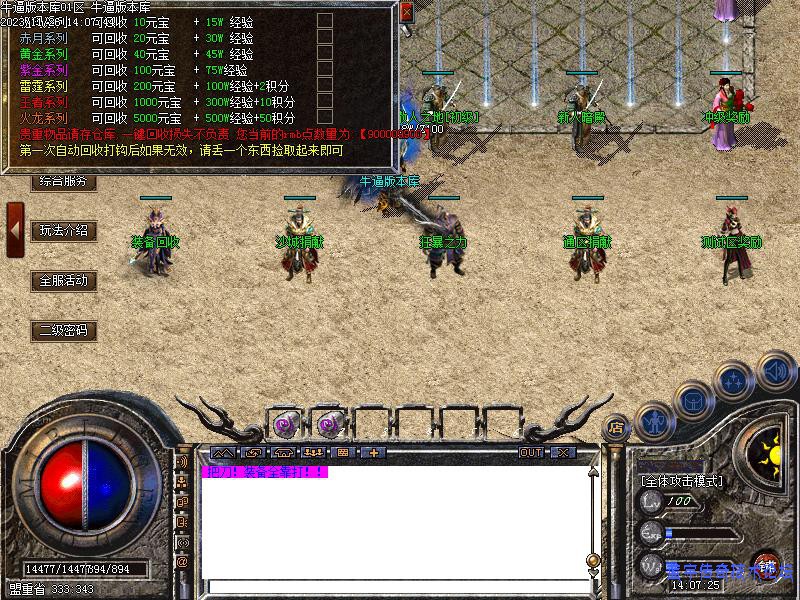Close the chat with the X button
Image resolution: width=800 pixels, height=600 pixels.
point(563,453)
